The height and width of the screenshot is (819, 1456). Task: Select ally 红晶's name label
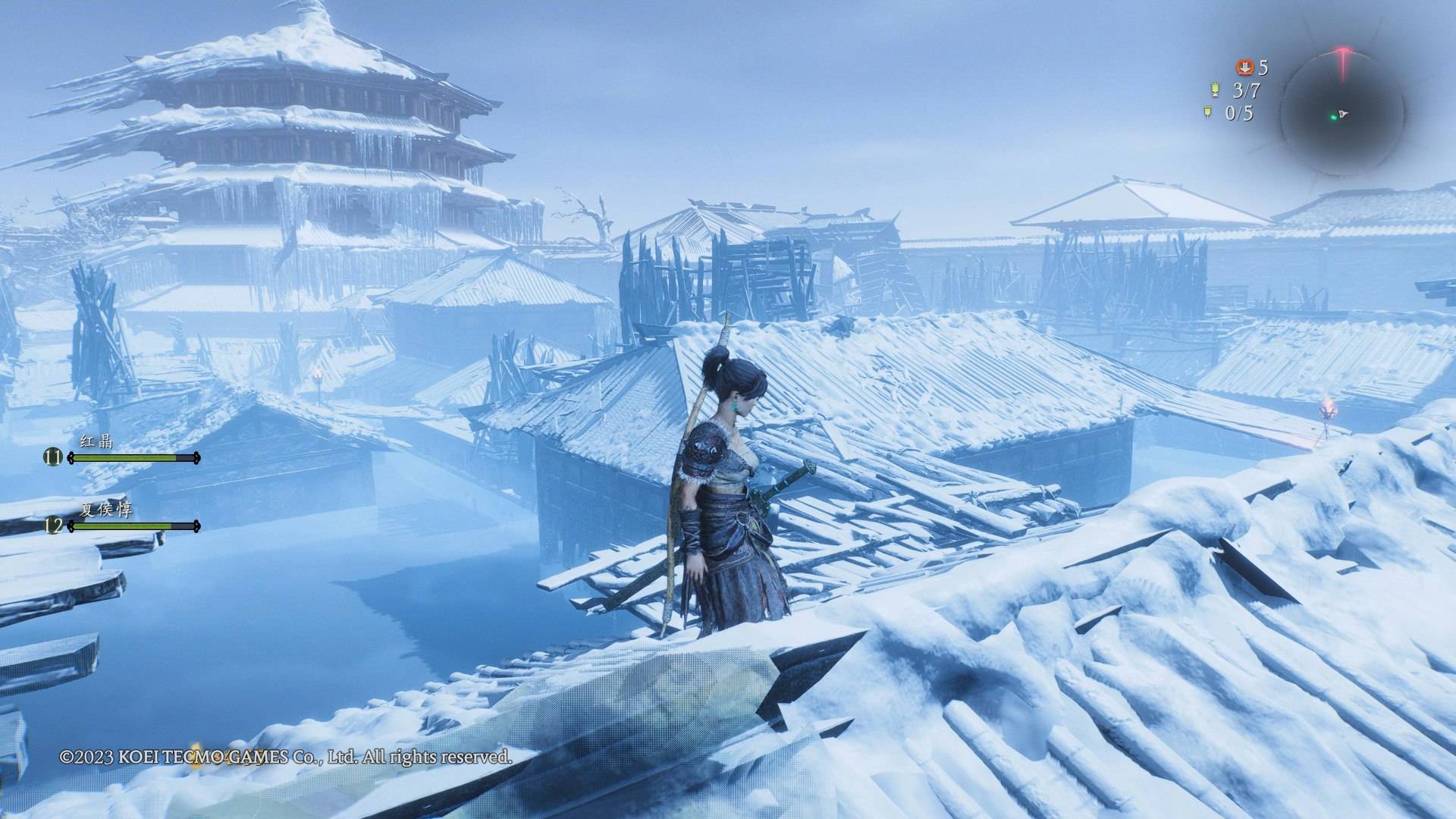click(x=96, y=441)
